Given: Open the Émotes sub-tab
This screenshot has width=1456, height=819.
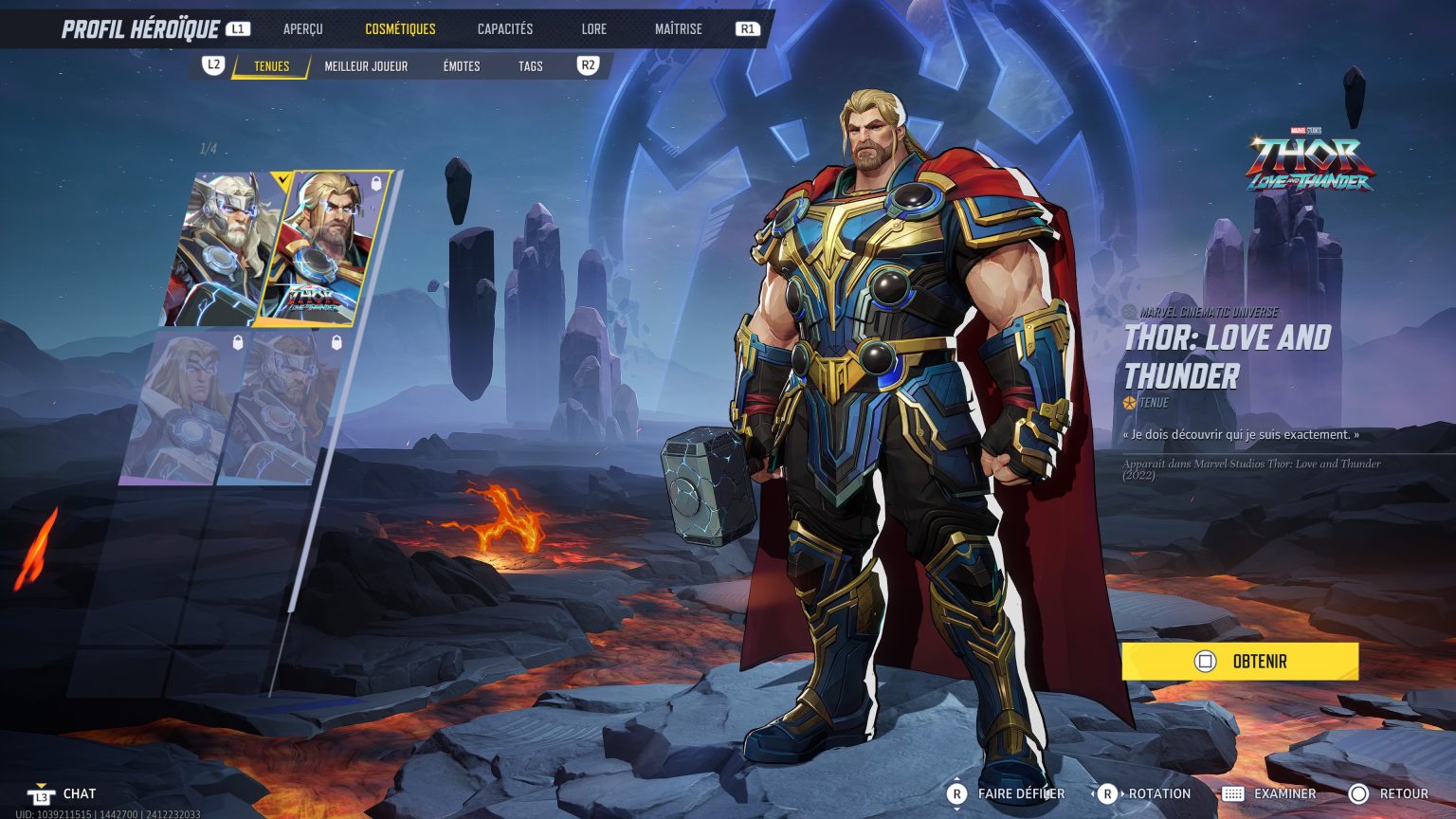Looking at the screenshot, I should pyautogui.click(x=460, y=66).
